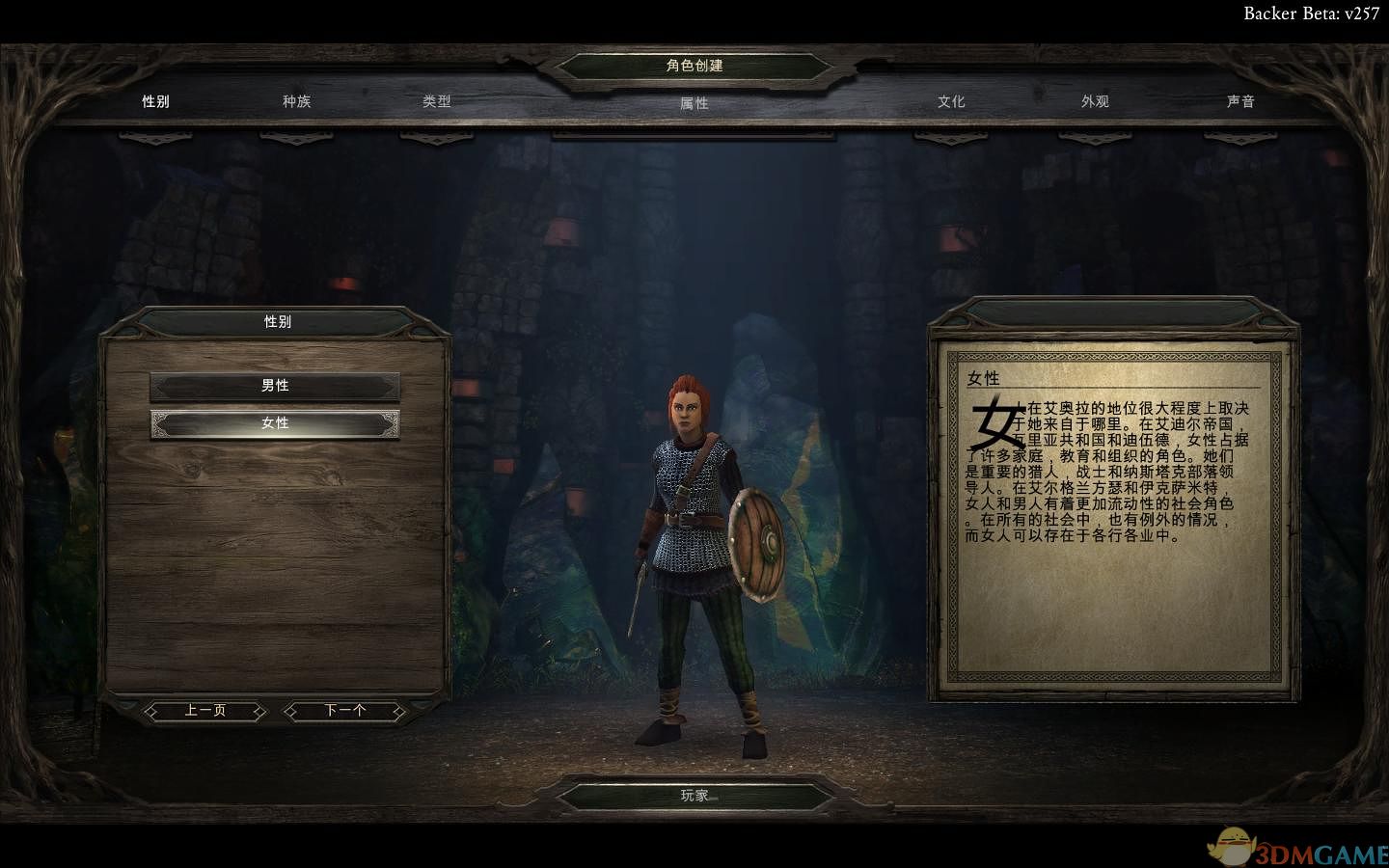The height and width of the screenshot is (868, 1389).
Task: Switch to the 性别 tab
Action: tap(155, 101)
